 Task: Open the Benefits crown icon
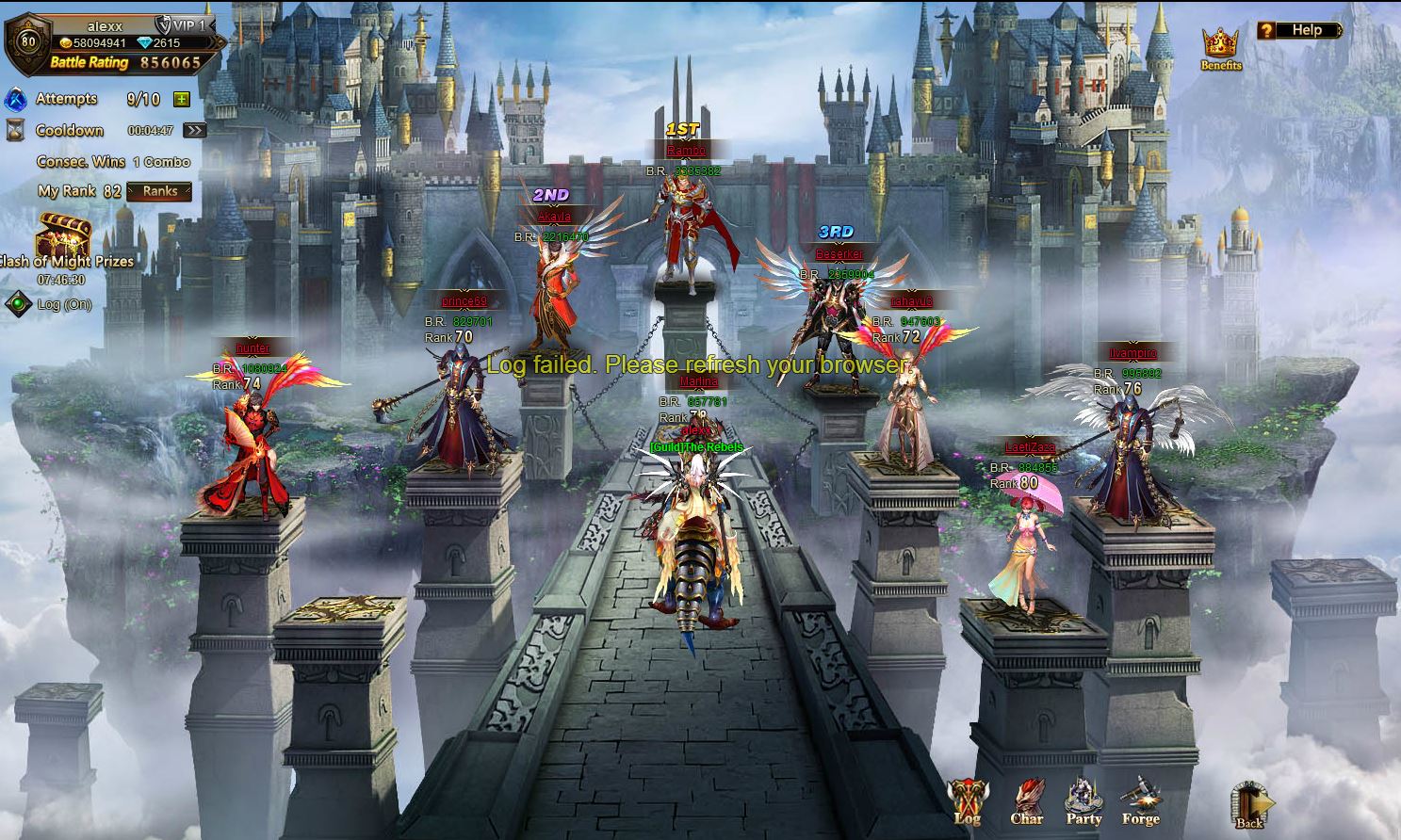1220,48
